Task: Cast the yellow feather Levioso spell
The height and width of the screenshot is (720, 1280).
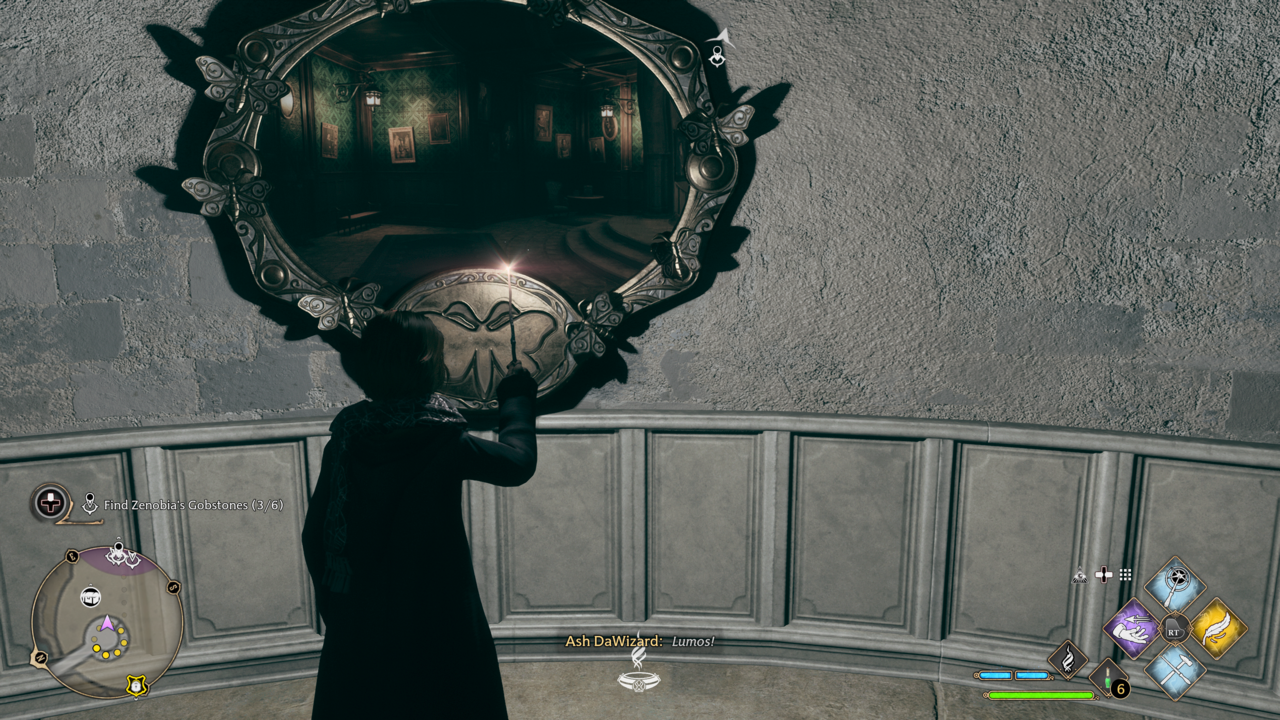Action: (1218, 630)
